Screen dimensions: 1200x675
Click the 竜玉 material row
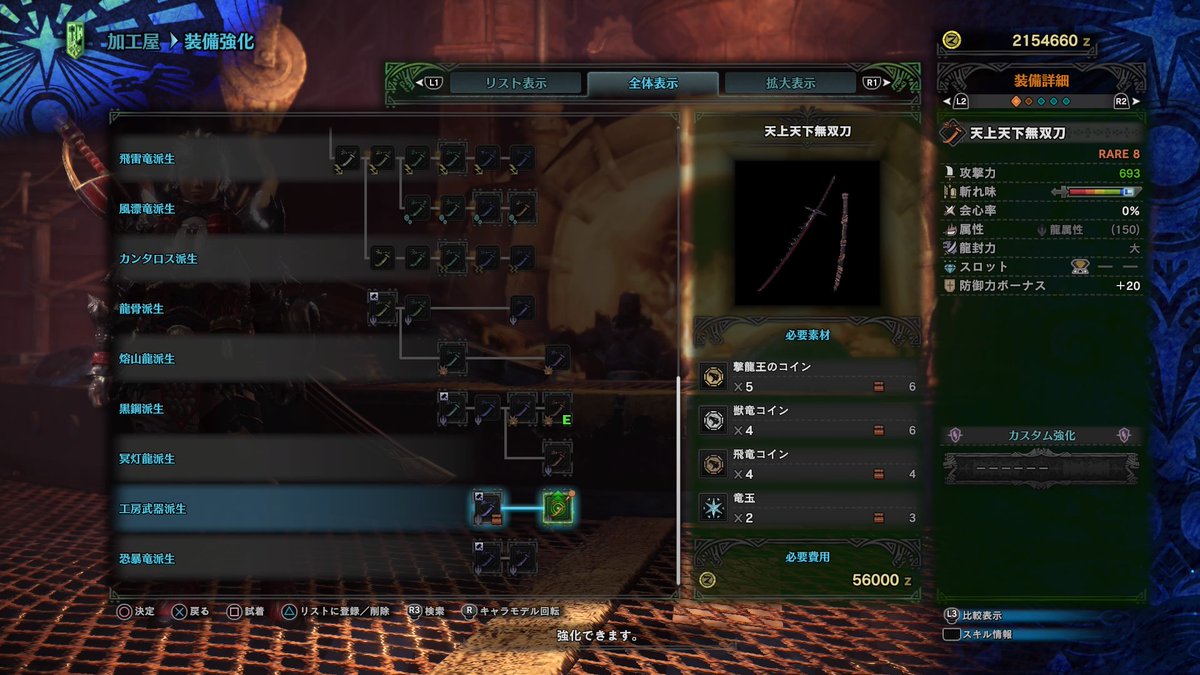click(808, 508)
